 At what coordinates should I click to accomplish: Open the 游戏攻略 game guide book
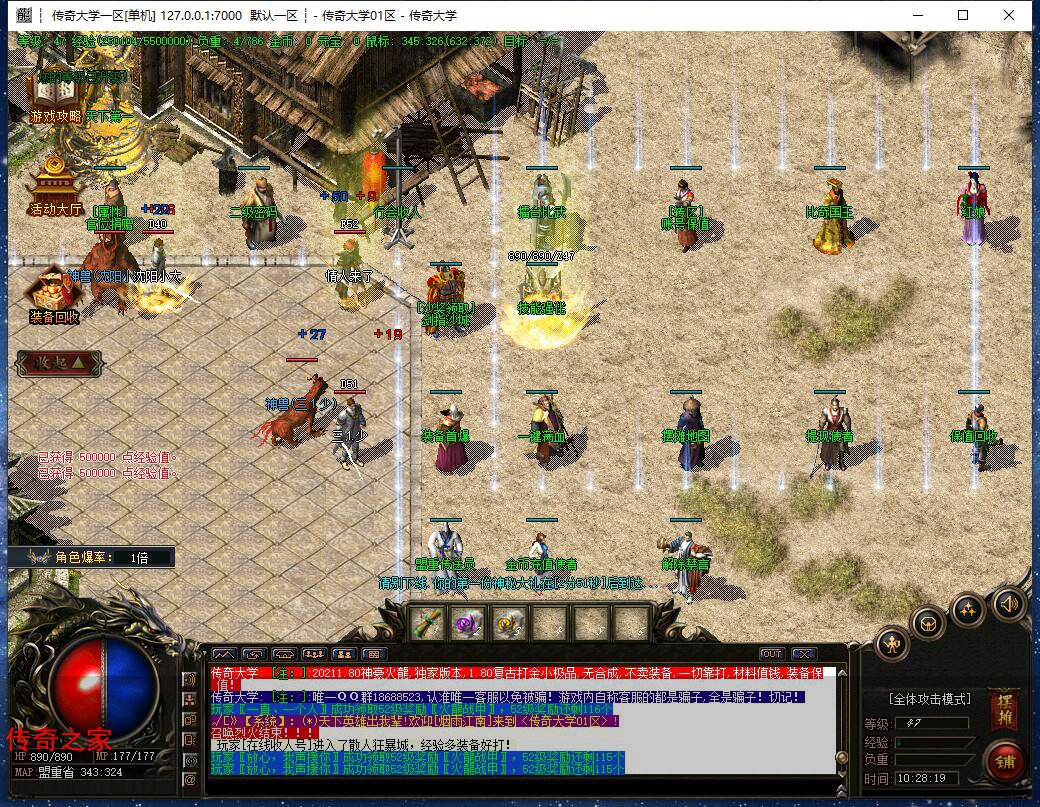coord(55,95)
